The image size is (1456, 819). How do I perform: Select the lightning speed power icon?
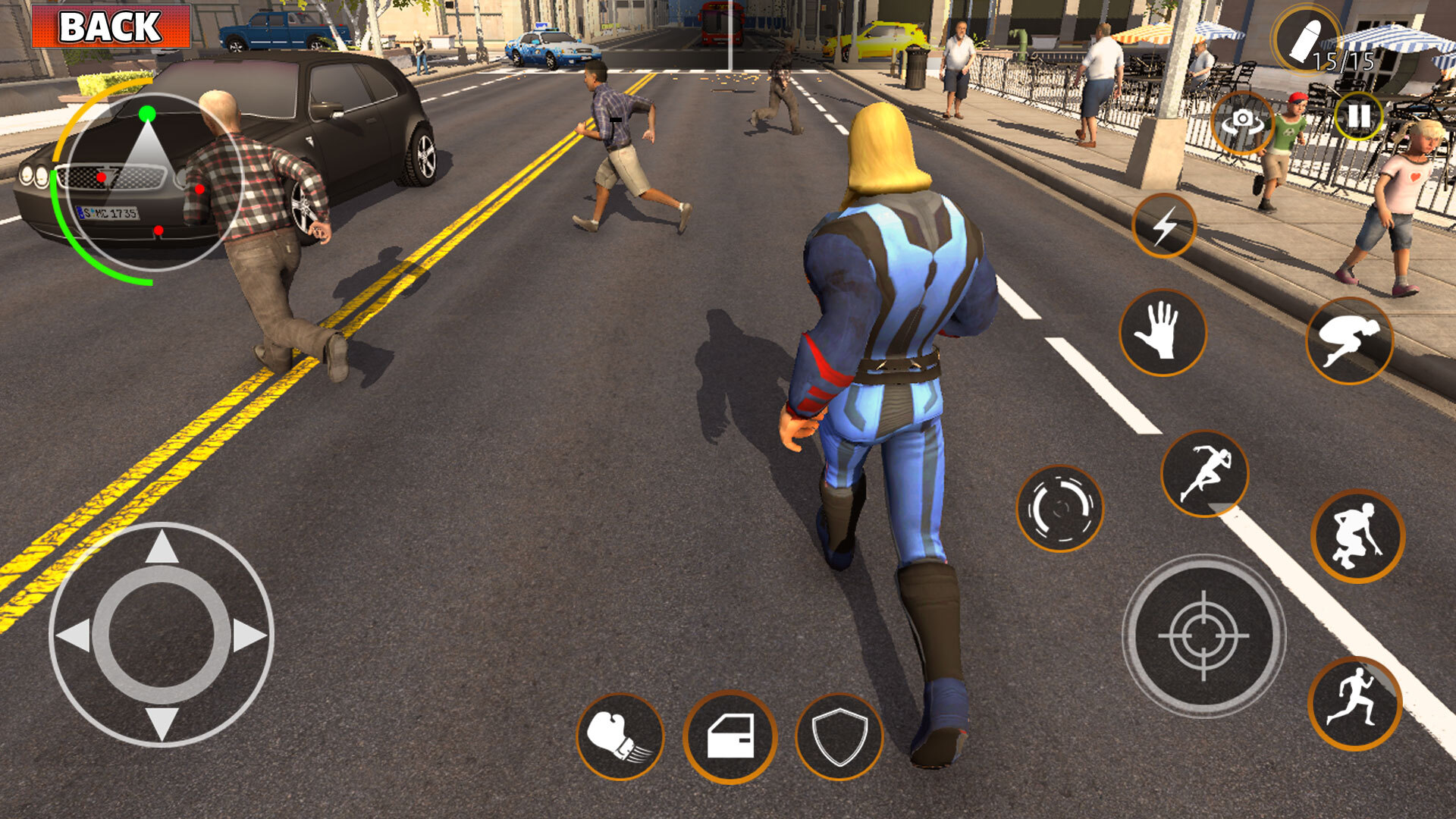(1165, 226)
